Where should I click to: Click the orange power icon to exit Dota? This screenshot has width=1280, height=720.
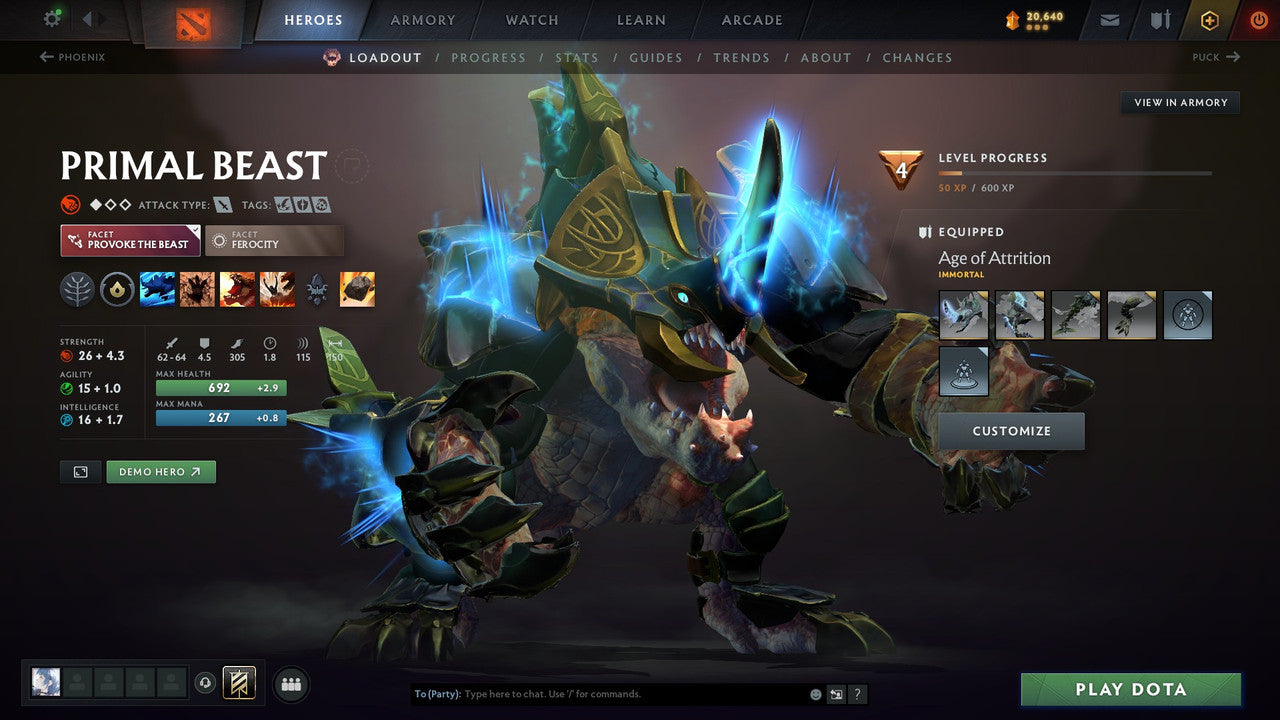(1258, 19)
